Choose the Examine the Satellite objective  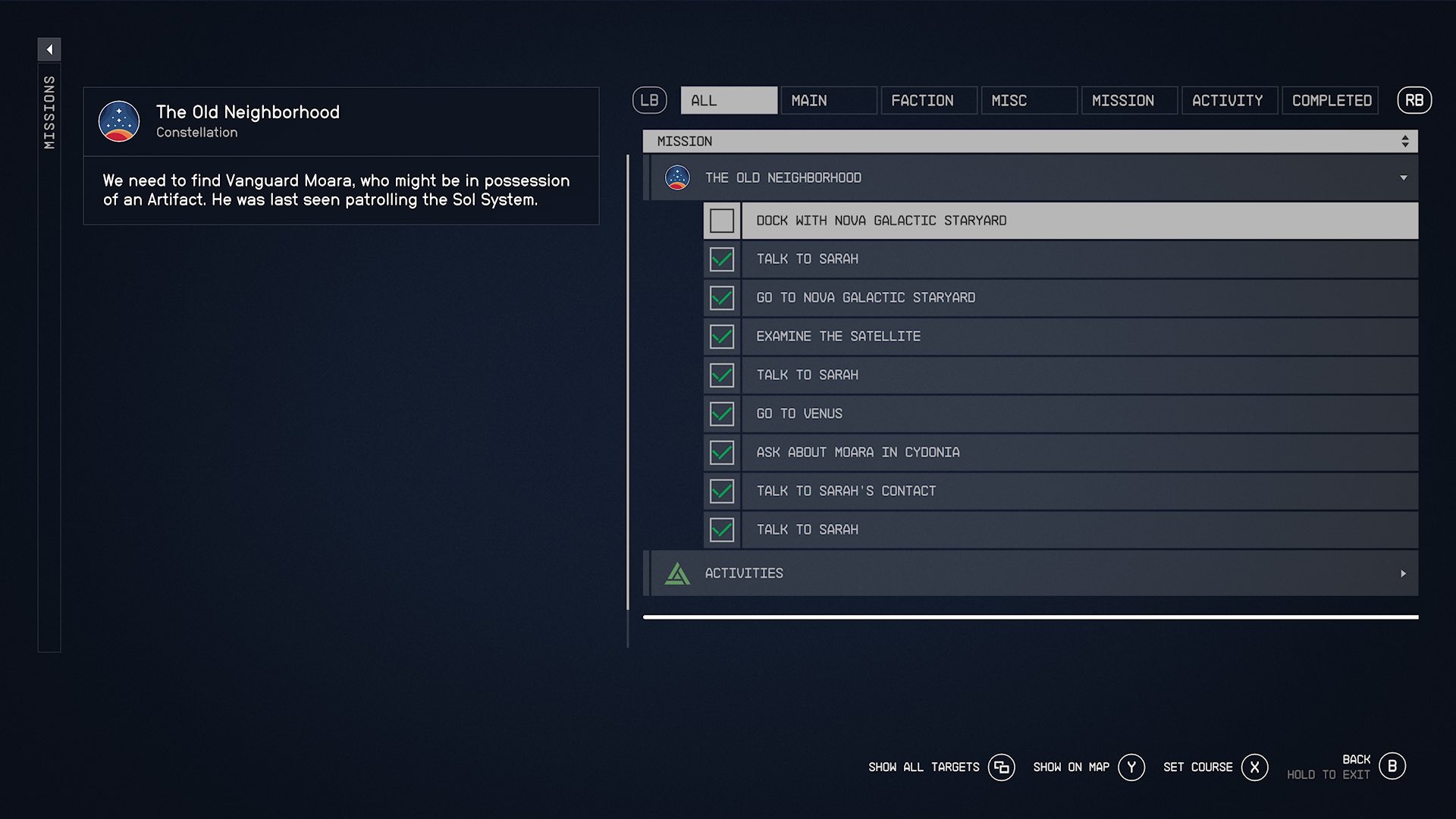(1062, 337)
